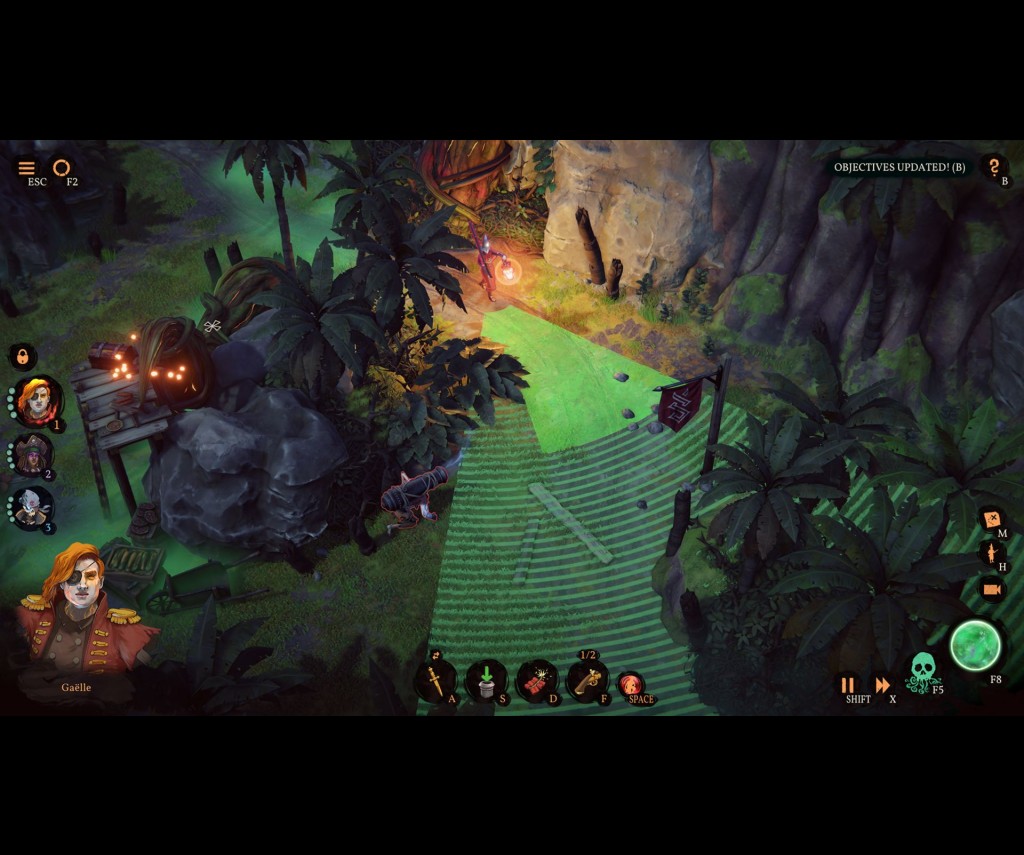Activate the cannon load ability
This screenshot has width=1024, height=855.
click(x=486, y=680)
